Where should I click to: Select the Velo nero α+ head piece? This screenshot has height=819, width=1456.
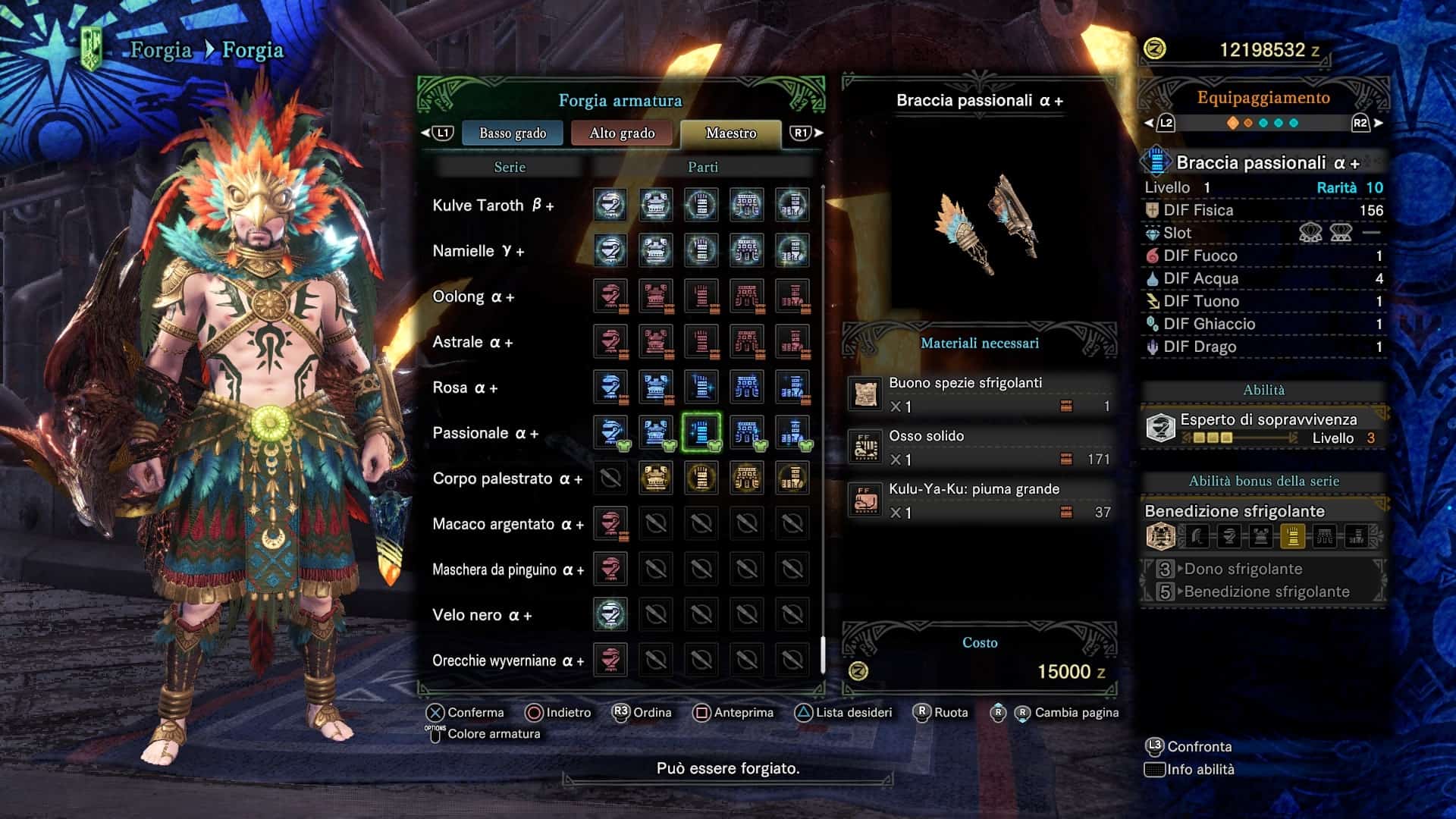pos(610,614)
